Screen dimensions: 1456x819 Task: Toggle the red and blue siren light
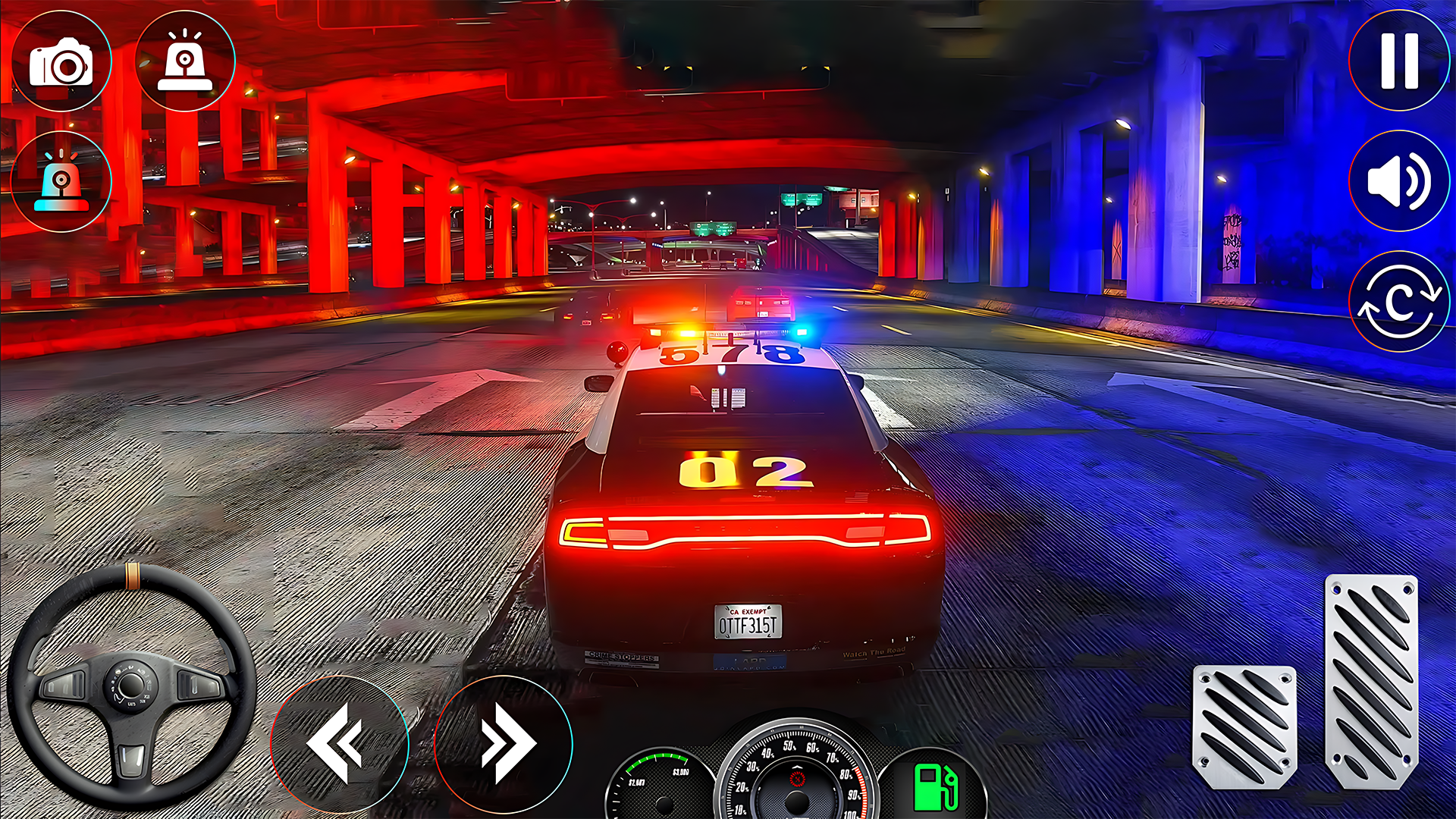tap(61, 182)
